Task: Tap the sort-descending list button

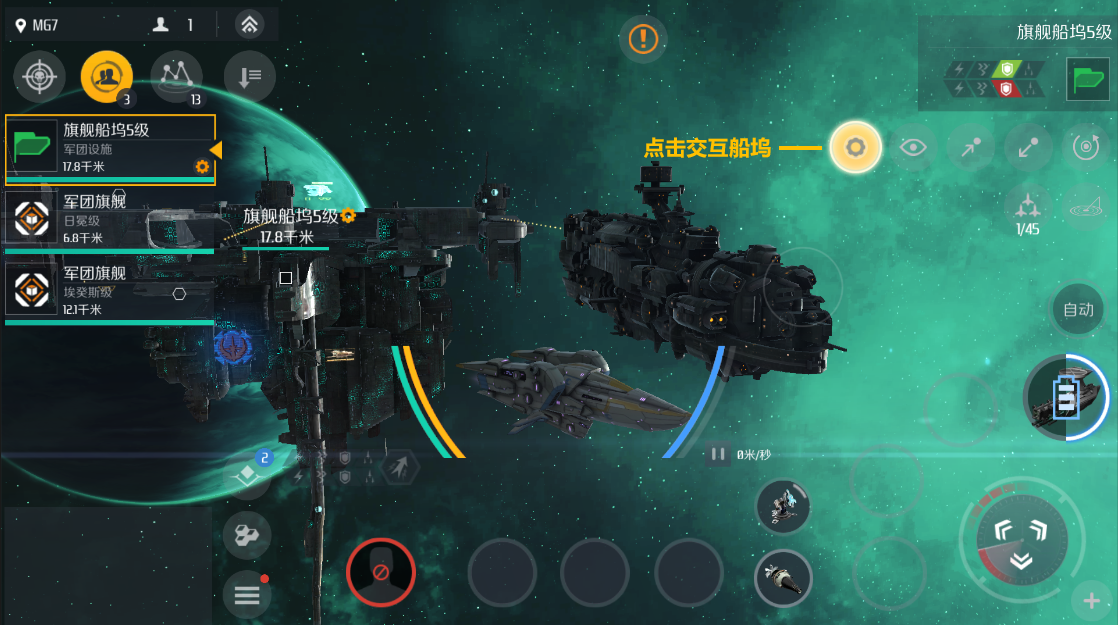Action: [x=249, y=76]
